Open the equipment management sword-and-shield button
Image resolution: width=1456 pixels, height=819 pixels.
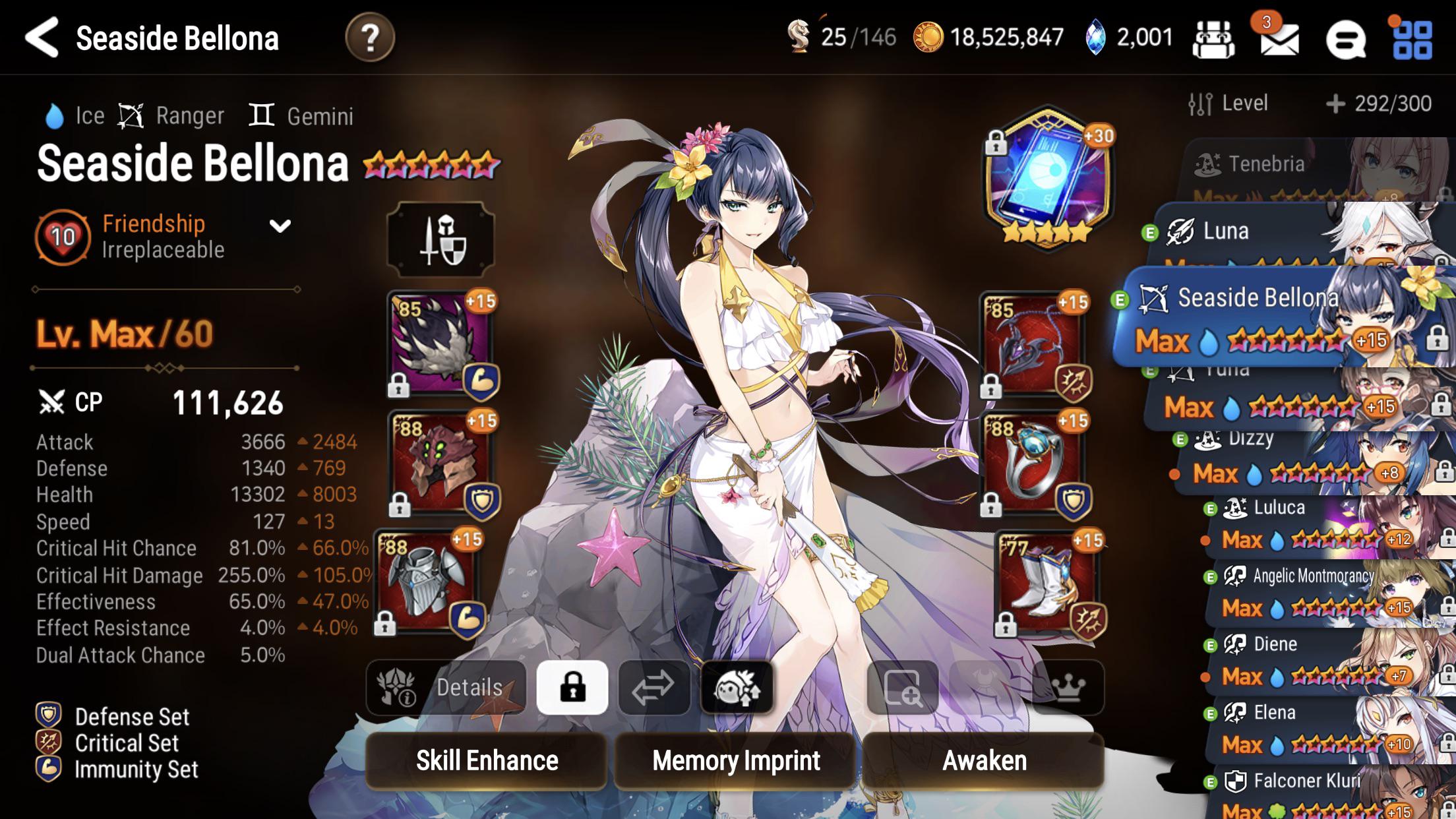(441, 239)
